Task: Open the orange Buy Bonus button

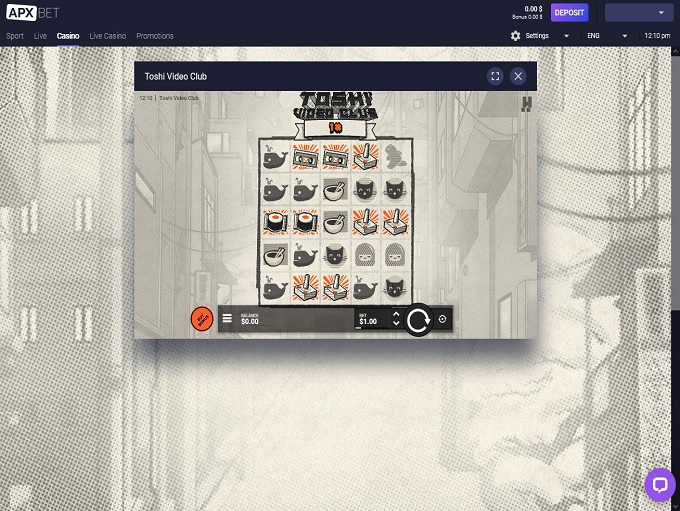Action: coord(201,319)
